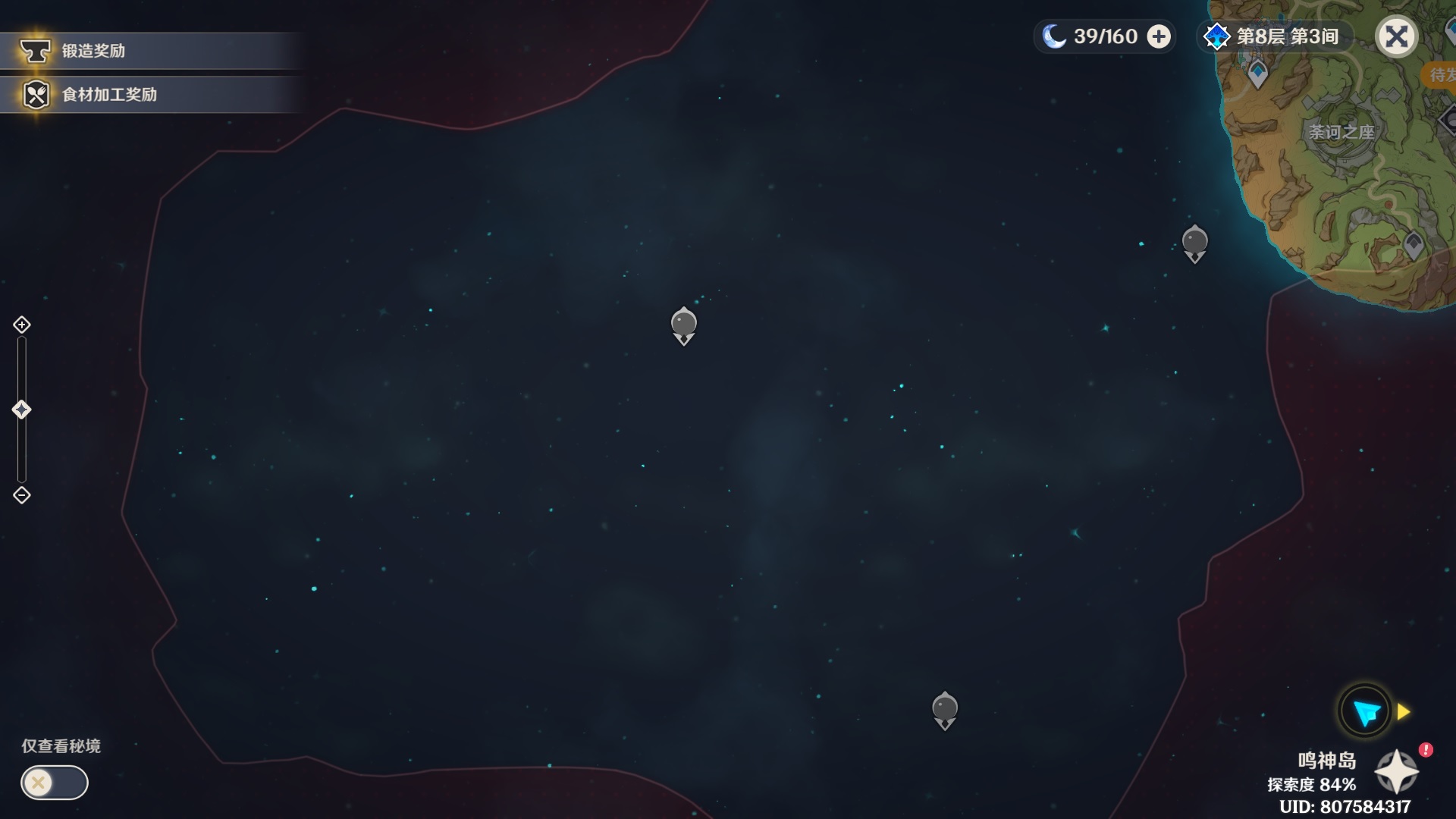The width and height of the screenshot is (1456, 819).
Task: Click the red notification dot above the compass
Action: [1426, 748]
